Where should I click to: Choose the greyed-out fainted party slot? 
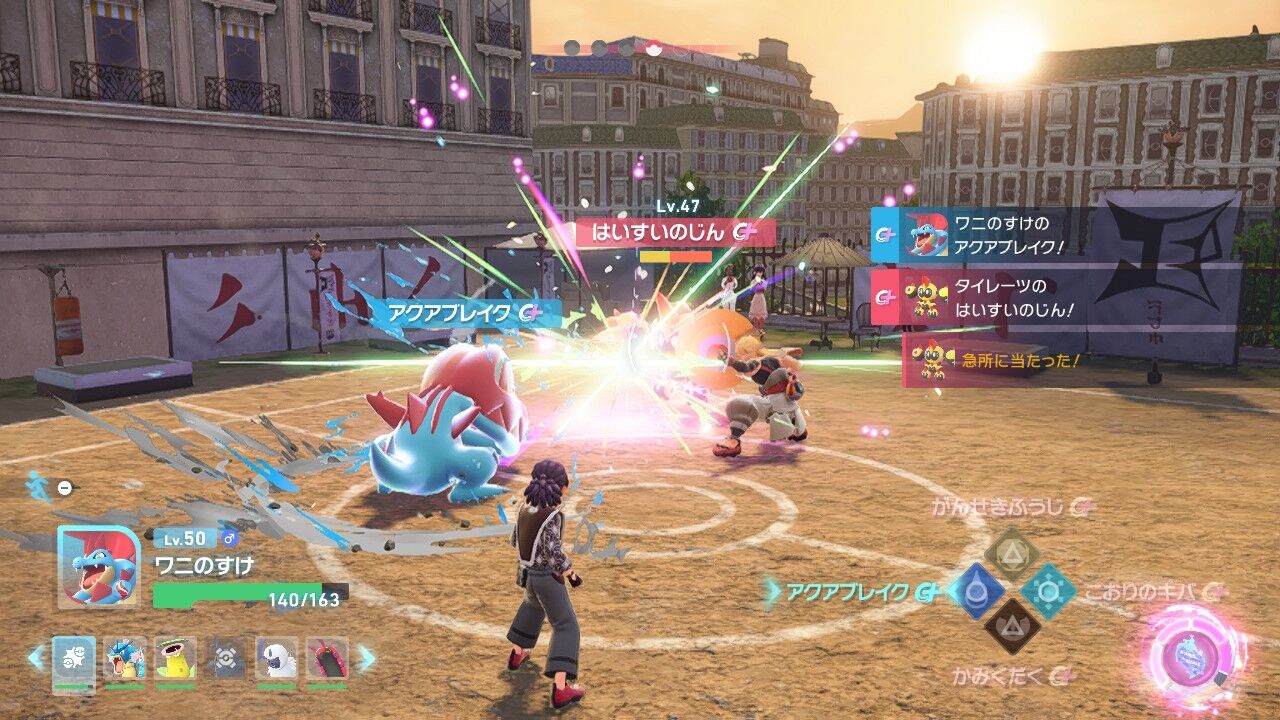[x=226, y=659]
